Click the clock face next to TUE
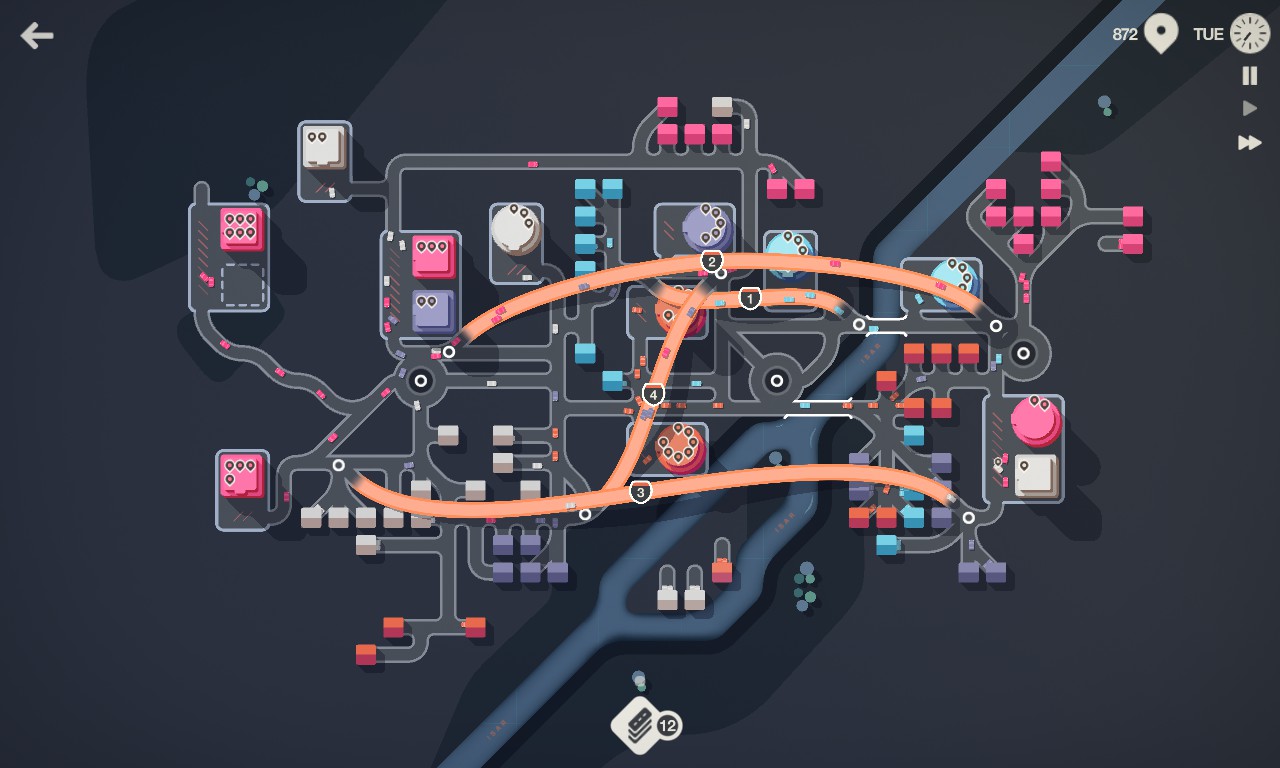 1250,33
